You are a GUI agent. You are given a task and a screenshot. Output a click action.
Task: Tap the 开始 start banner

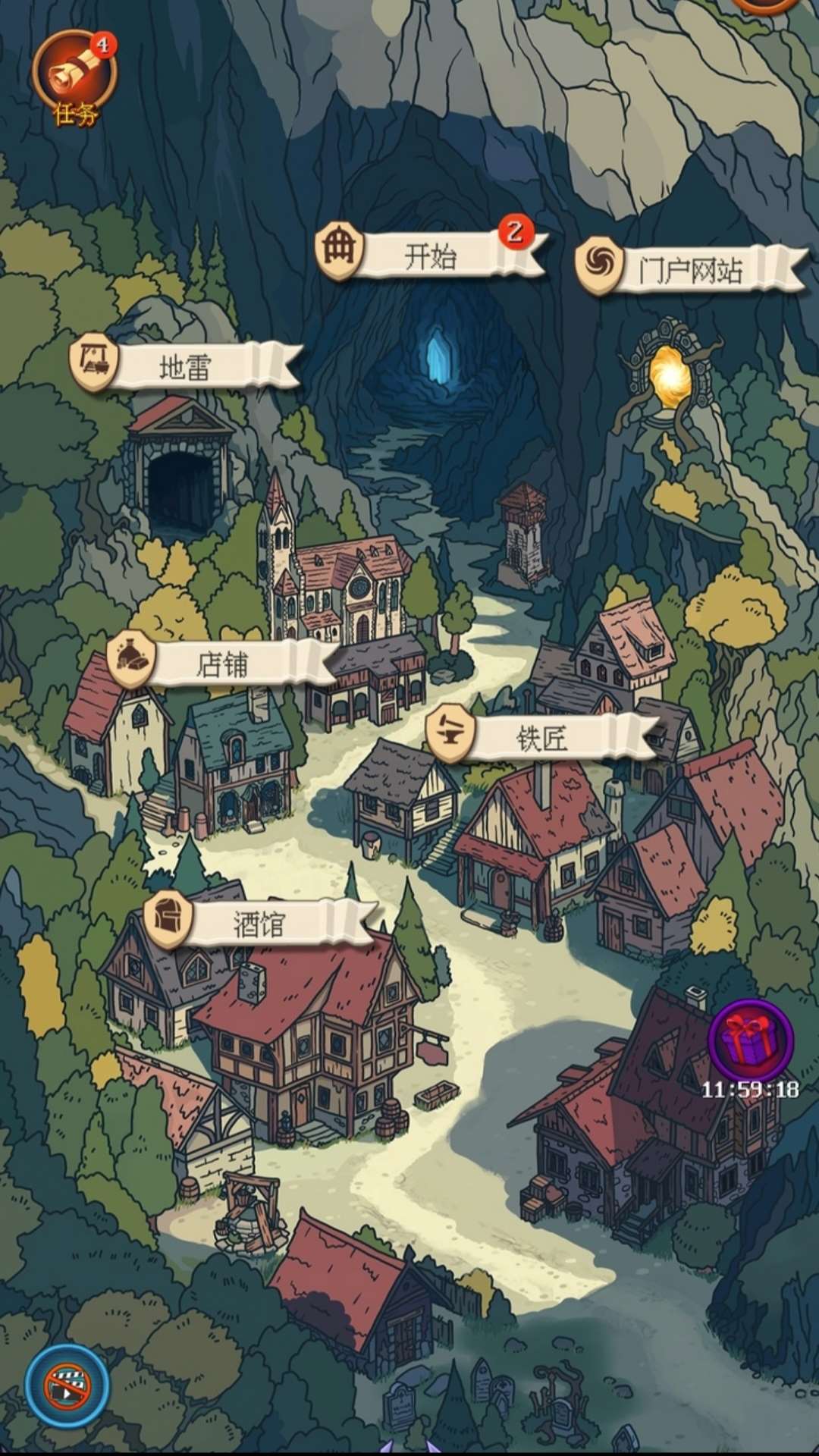pos(431,256)
